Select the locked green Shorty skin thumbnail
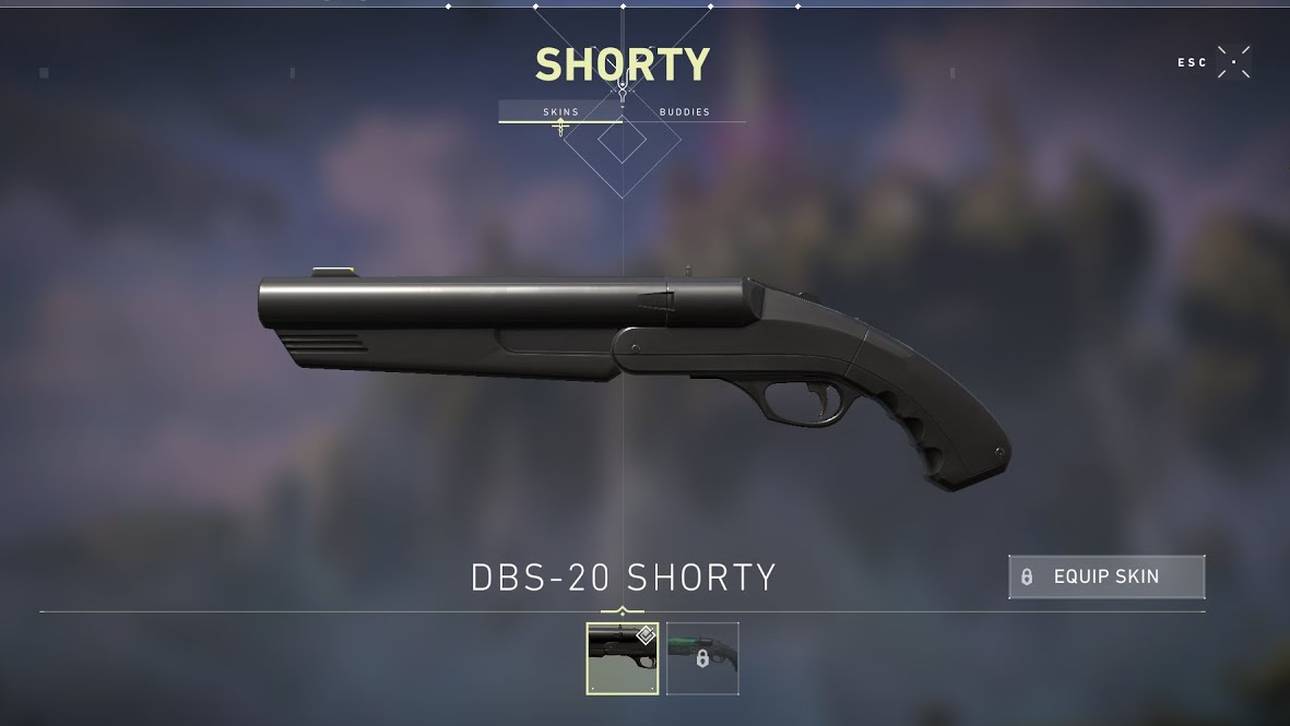1290x726 pixels. [x=703, y=656]
